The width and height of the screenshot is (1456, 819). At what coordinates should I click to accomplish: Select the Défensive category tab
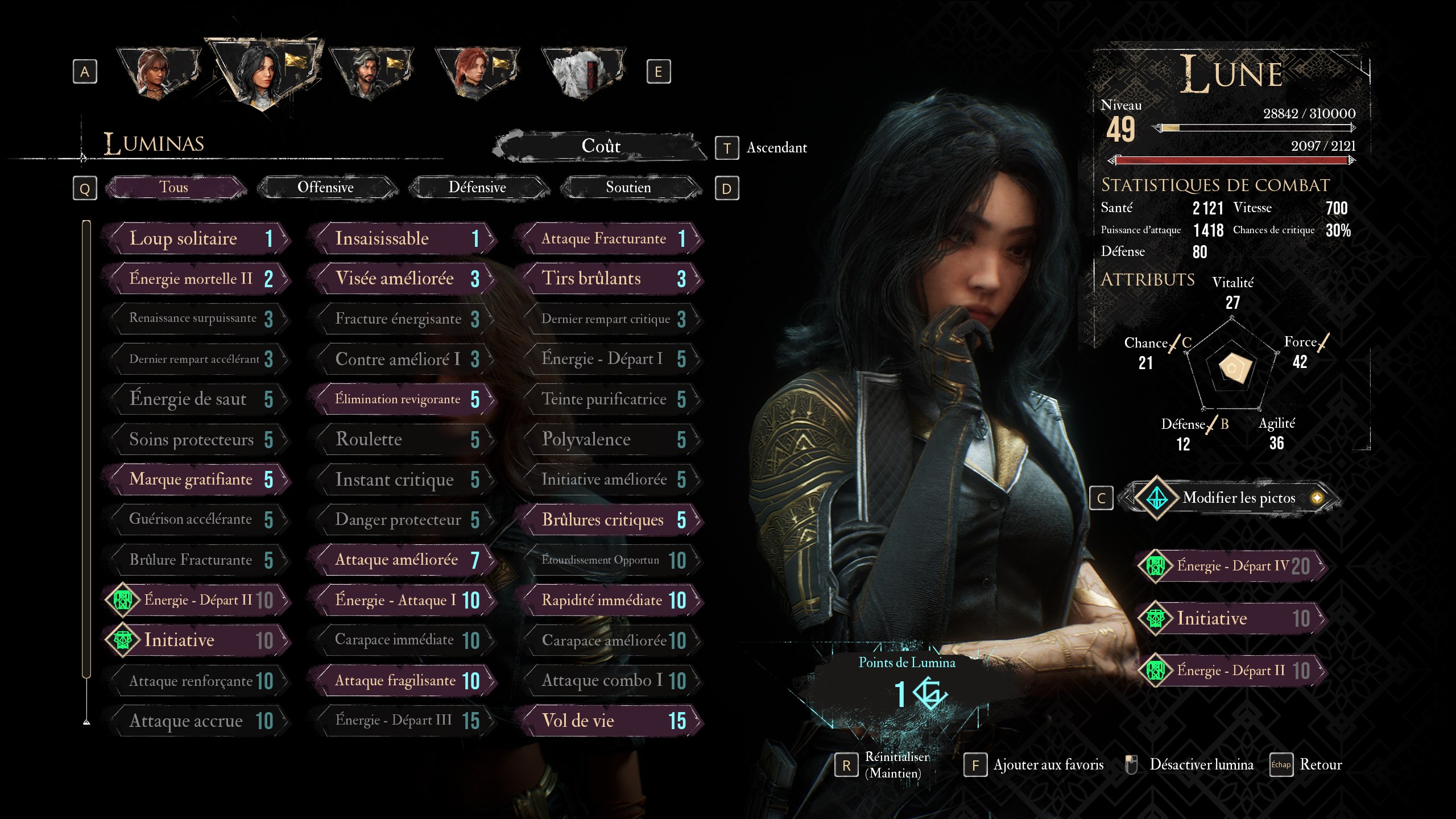point(477,187)
